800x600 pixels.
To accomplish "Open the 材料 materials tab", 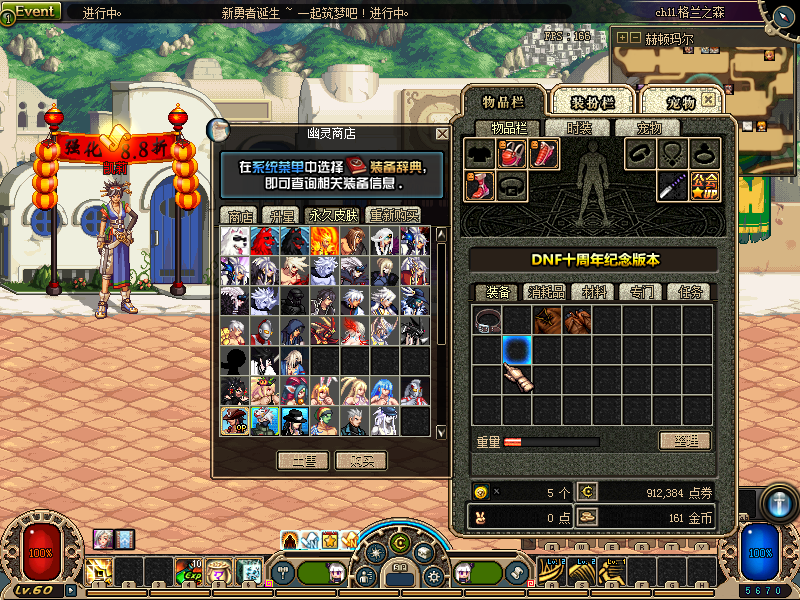I will (592, 292).
